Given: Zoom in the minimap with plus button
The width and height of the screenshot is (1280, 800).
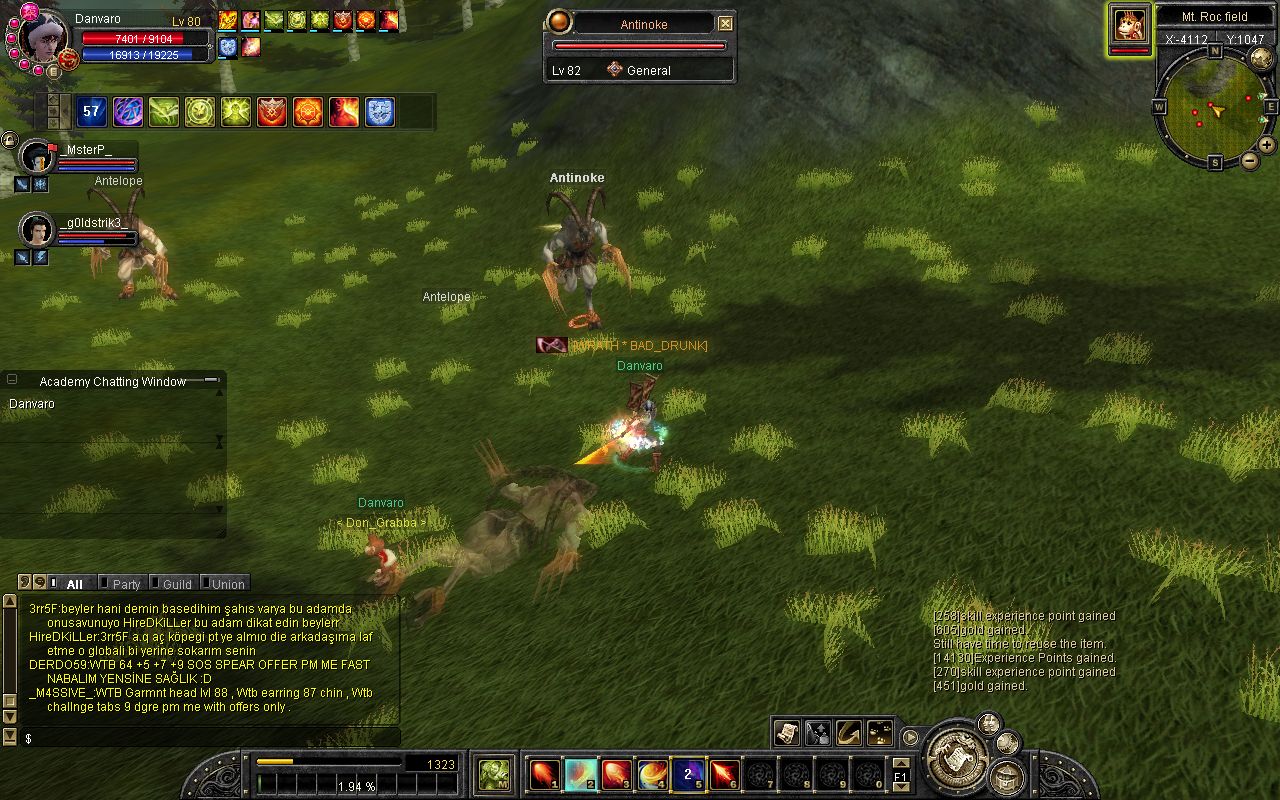Looking at the screenshot, I should pos(1266,144).
